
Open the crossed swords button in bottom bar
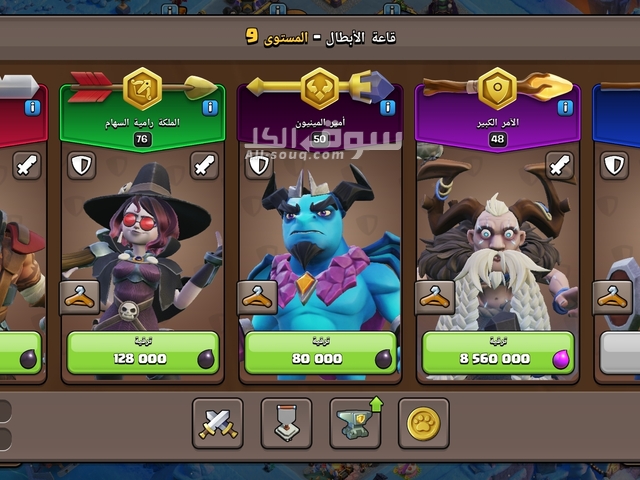[217, 425]
